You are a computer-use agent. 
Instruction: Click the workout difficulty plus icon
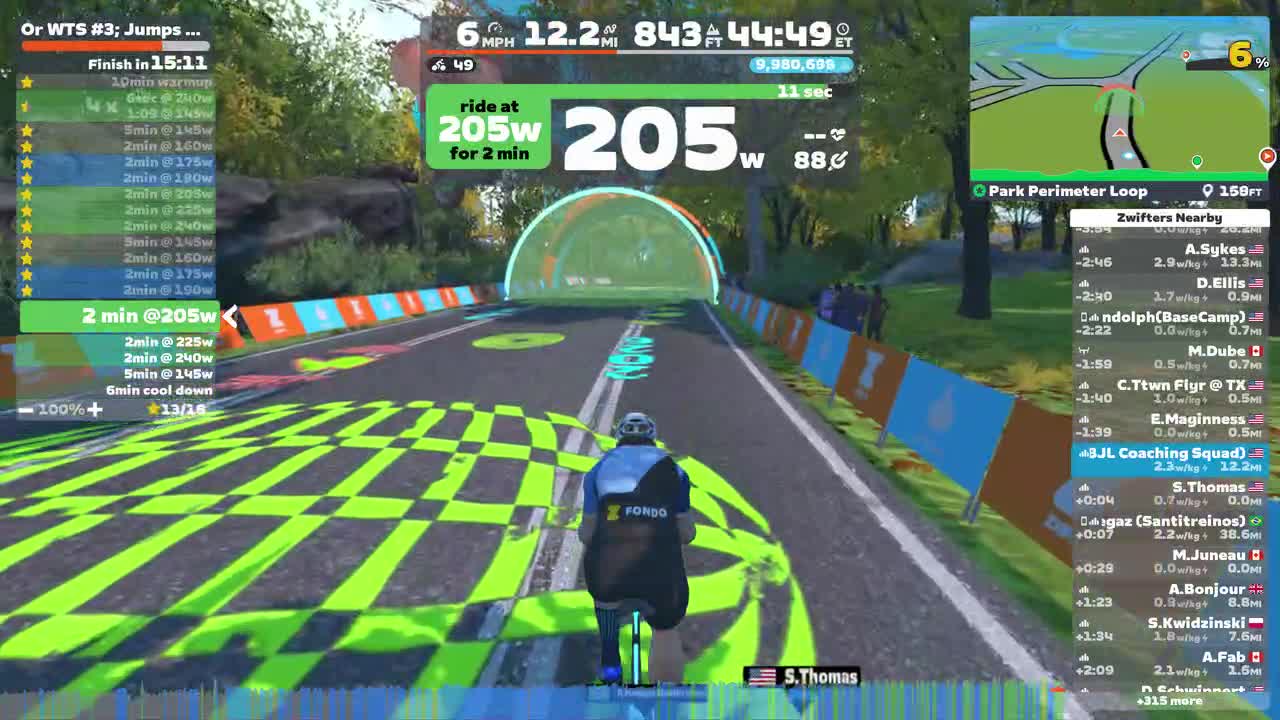(96, 410)
